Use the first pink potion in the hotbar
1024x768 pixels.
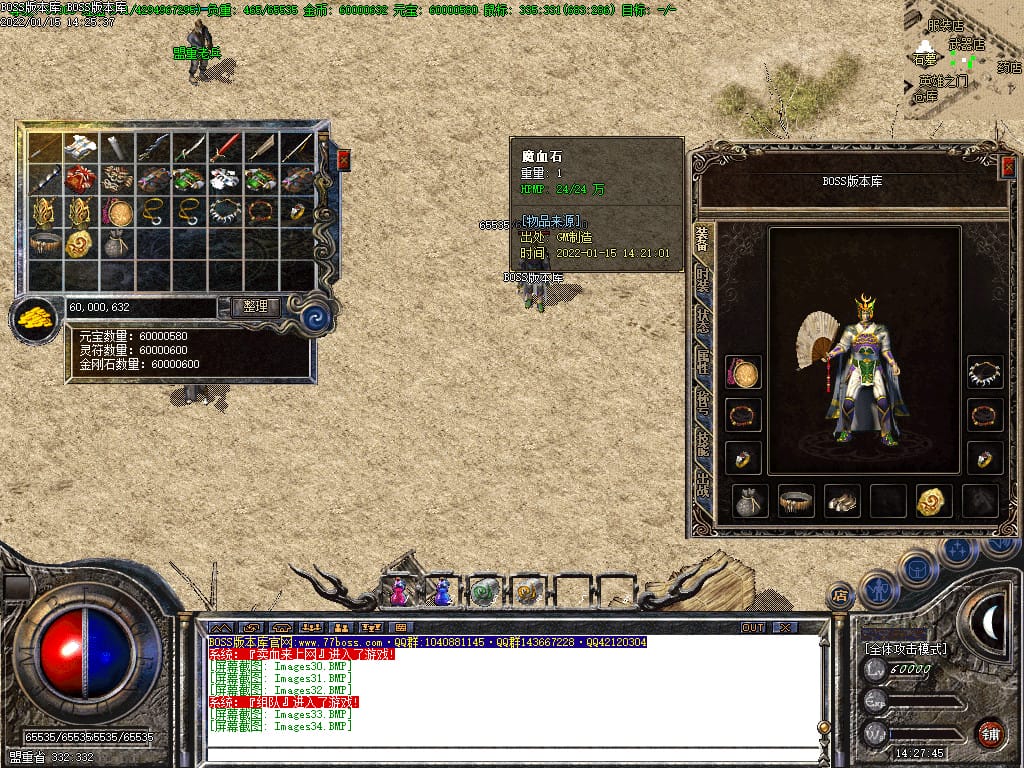(398, 592)
